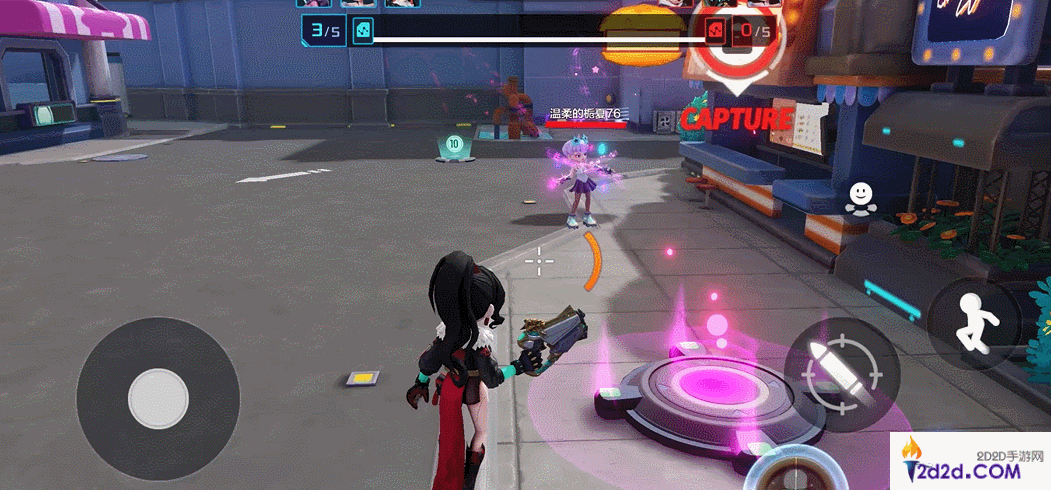Open the smiley face emote button
The image size is (1051, 490).
click(x=859, y=197)
